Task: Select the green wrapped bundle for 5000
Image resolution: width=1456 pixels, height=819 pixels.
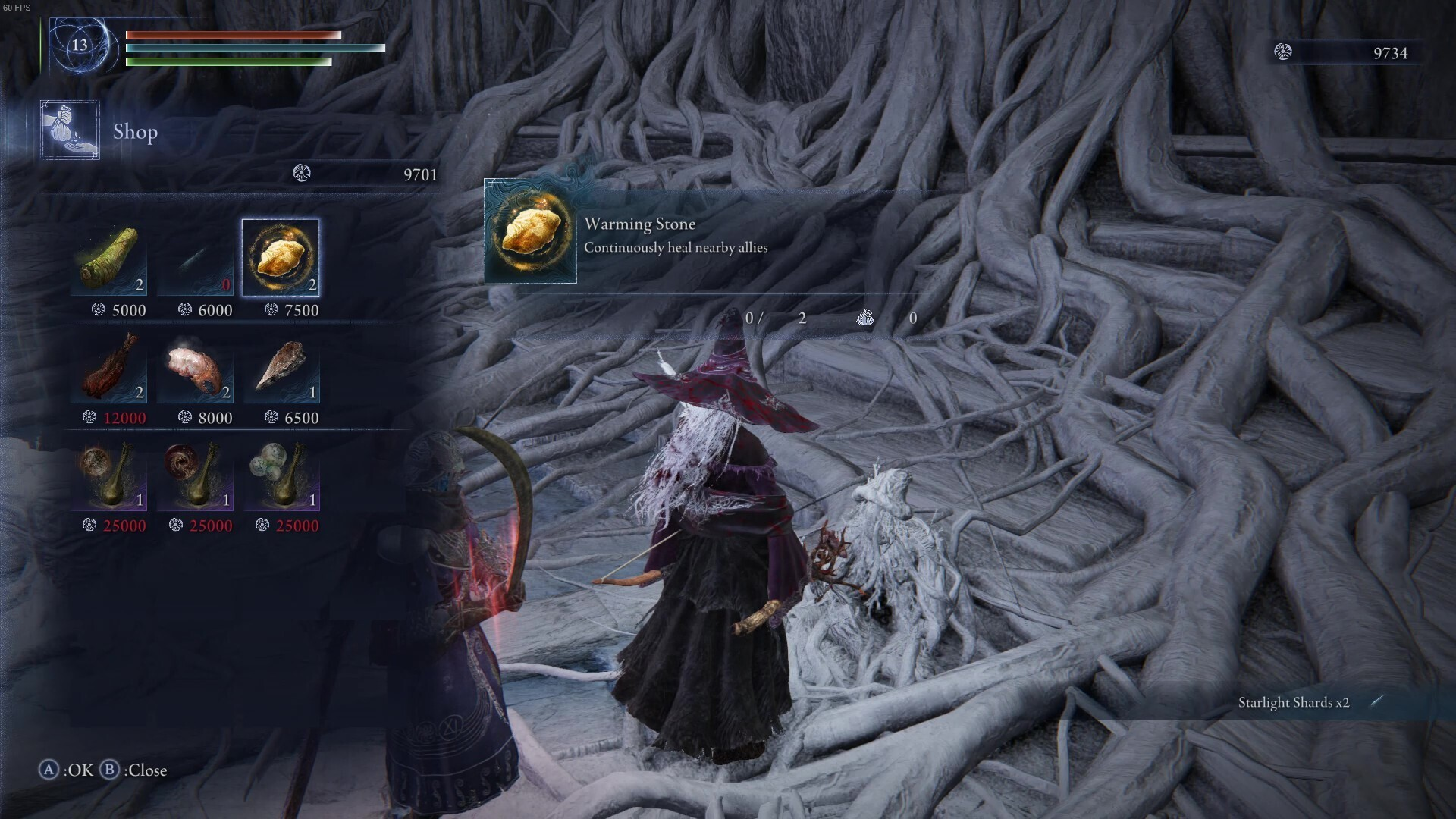Action: point(109,259)
